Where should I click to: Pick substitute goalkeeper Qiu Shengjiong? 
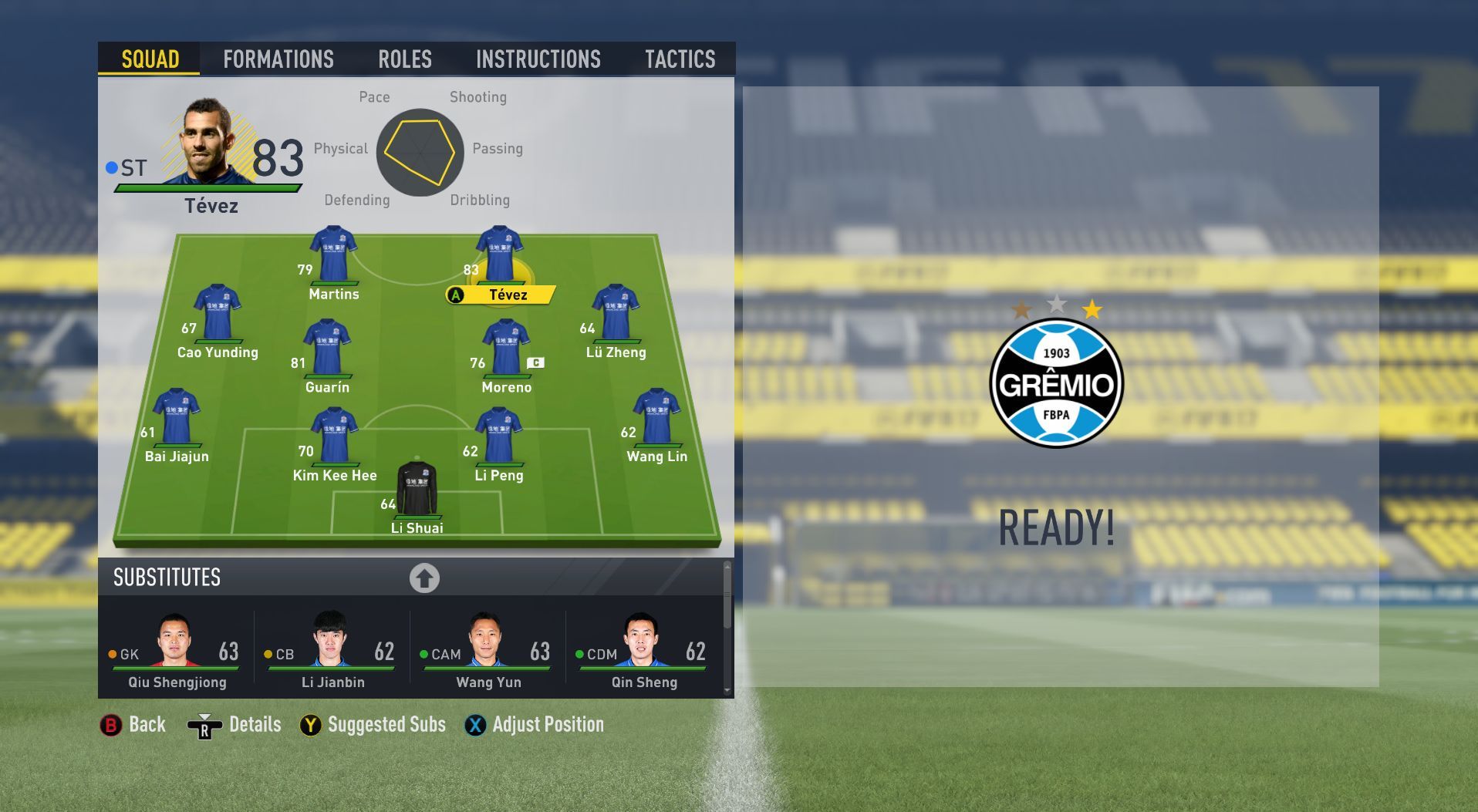[177, 652]
